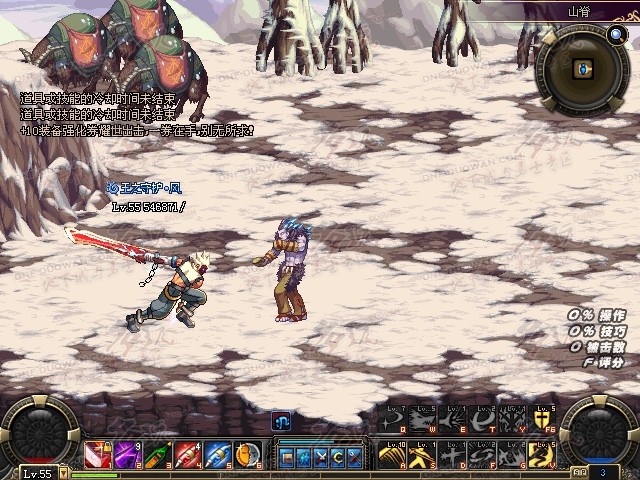Use the blue capsule in slot 5
This screenshot has width=640, height=480.
(x=218, y=456)
